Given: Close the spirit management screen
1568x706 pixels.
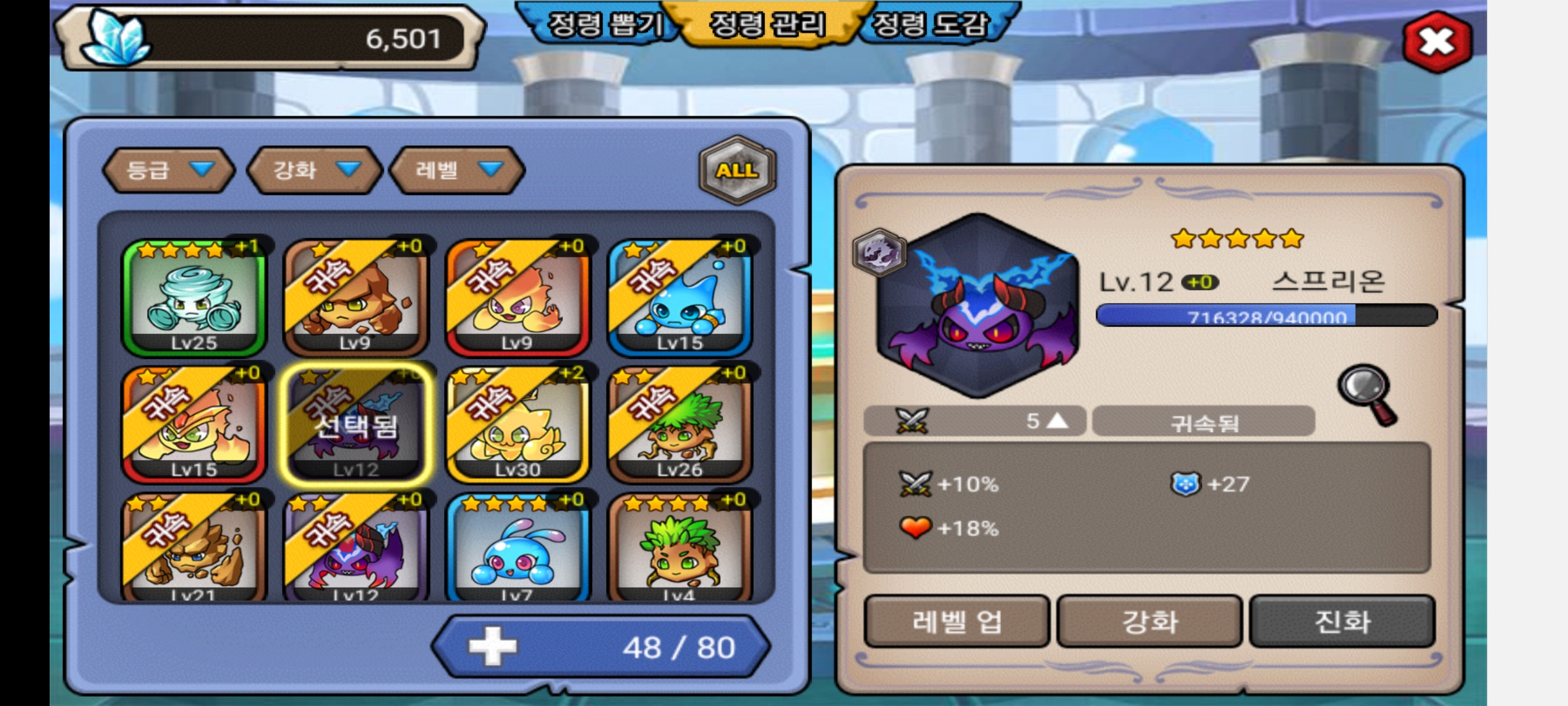Looking at the screenshot, I should click(1437, 42).
